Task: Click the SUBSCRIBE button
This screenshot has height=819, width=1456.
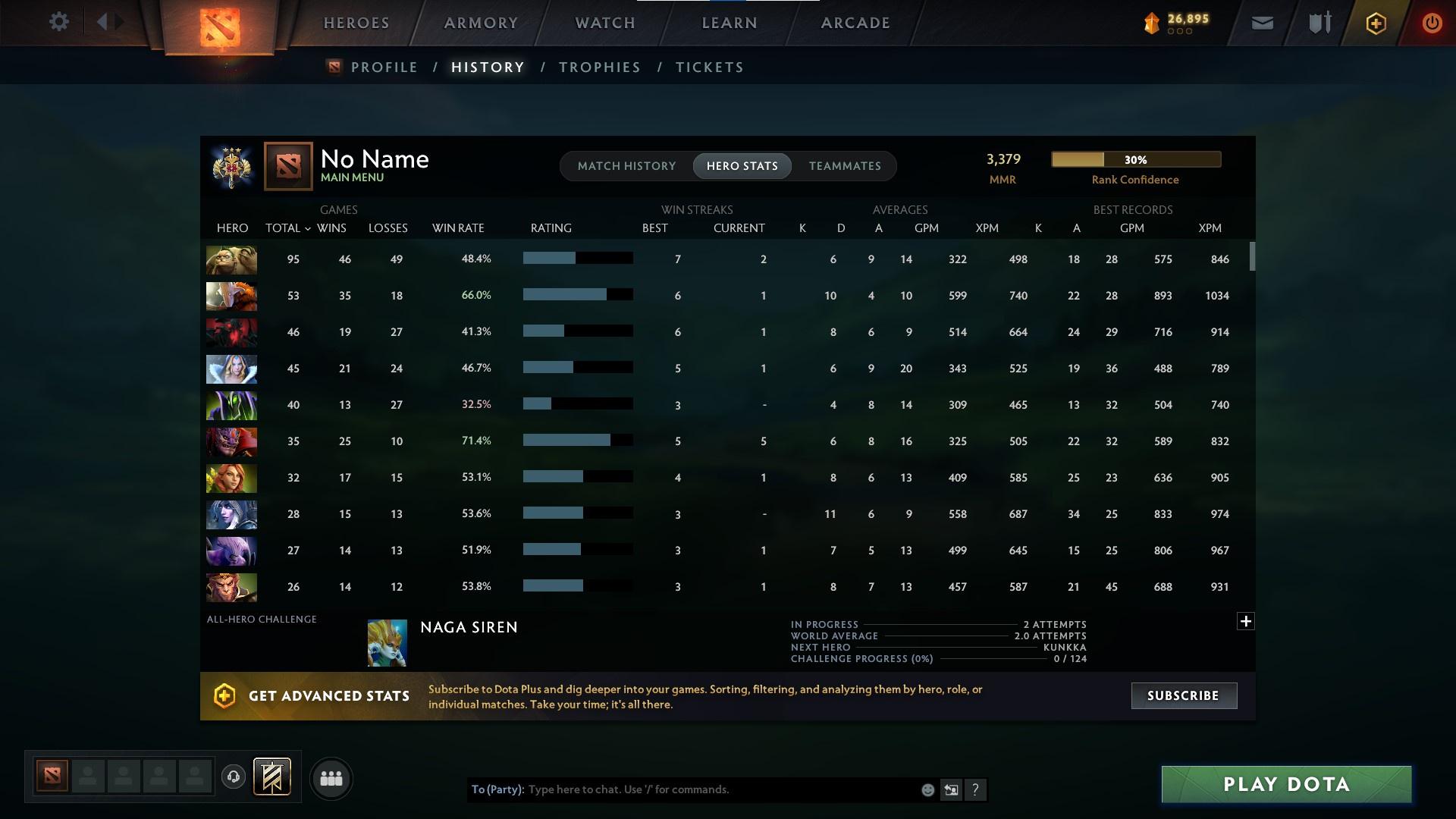Action: pyautogui.click(x=1183, y=695)
